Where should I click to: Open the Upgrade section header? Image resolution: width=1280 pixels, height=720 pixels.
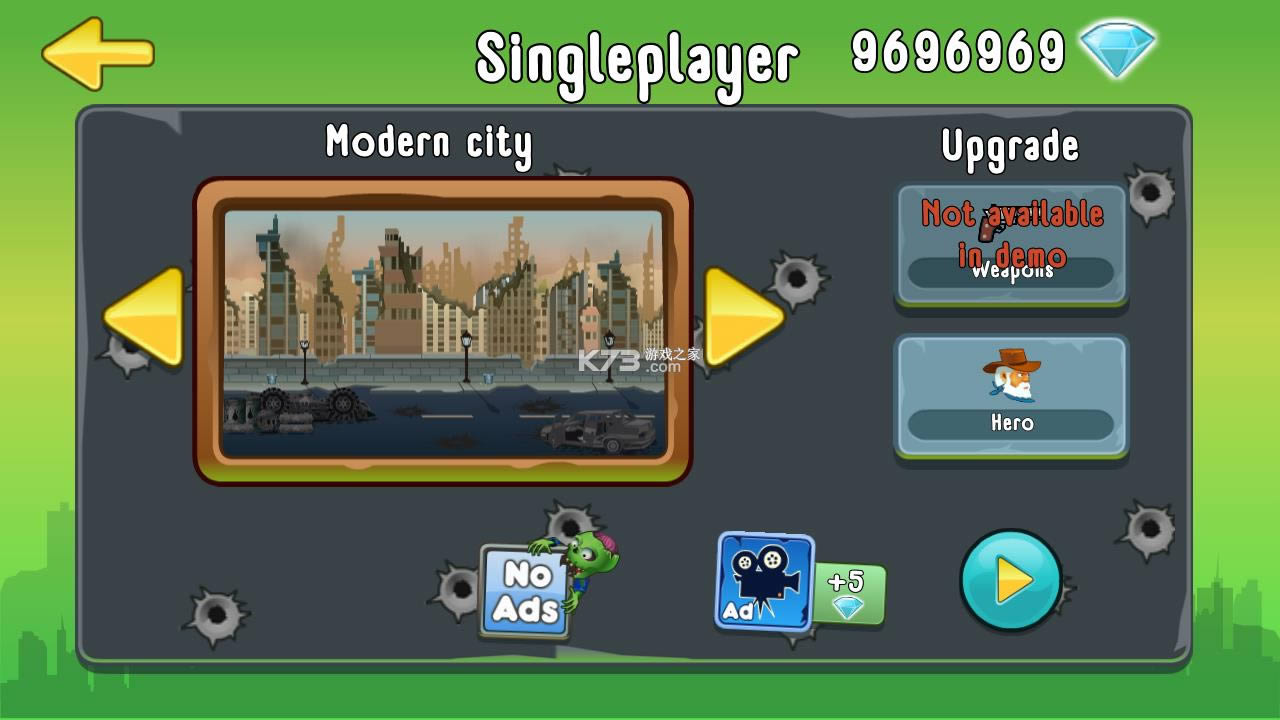pyautogui.click(x=1010, y=146)
